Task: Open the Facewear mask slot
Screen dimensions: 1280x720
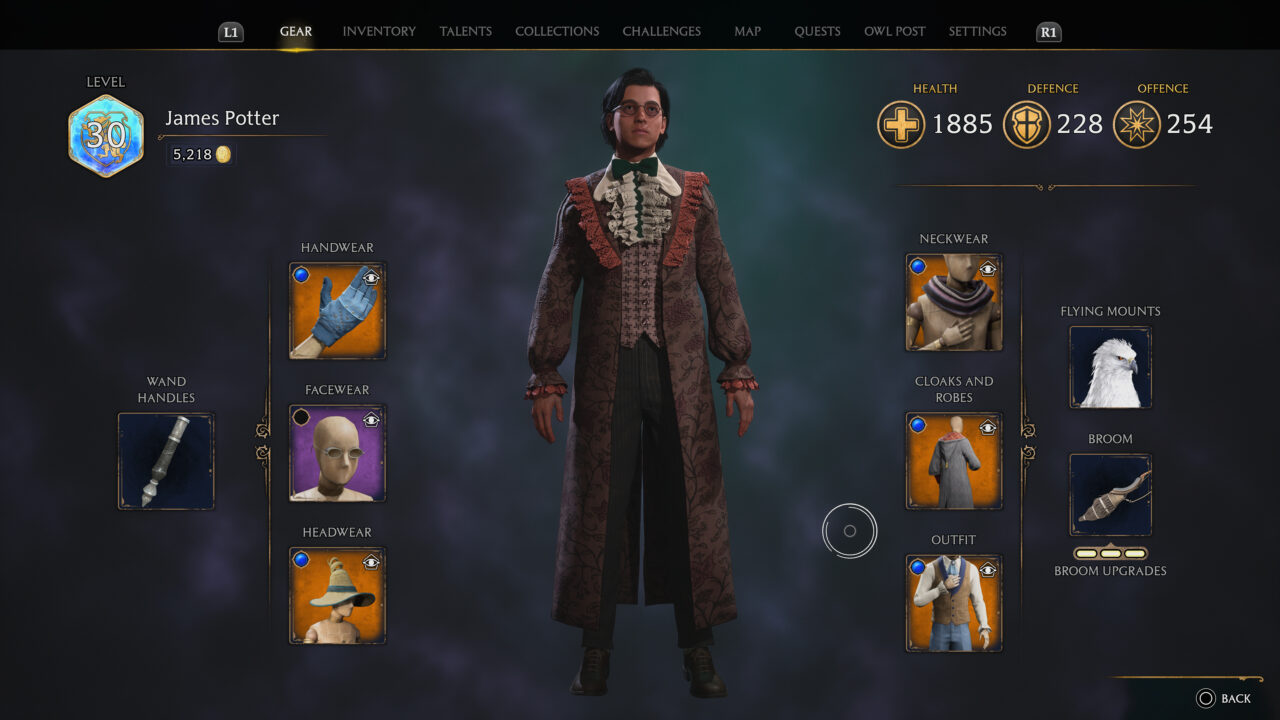Action: (x=337, y=453)
